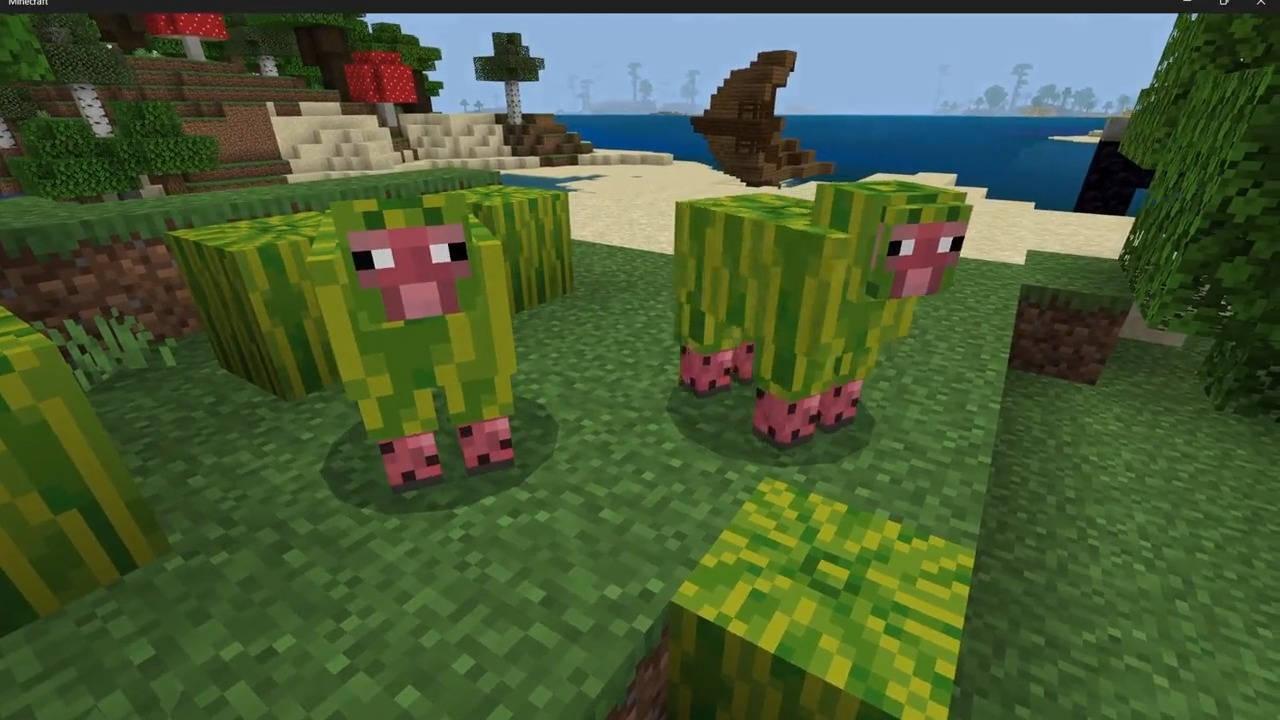Image resolution: width=1280 pixels, height=720 pixels.
Task: Minimize the Minecraft window
Action: click(1186, 4)
